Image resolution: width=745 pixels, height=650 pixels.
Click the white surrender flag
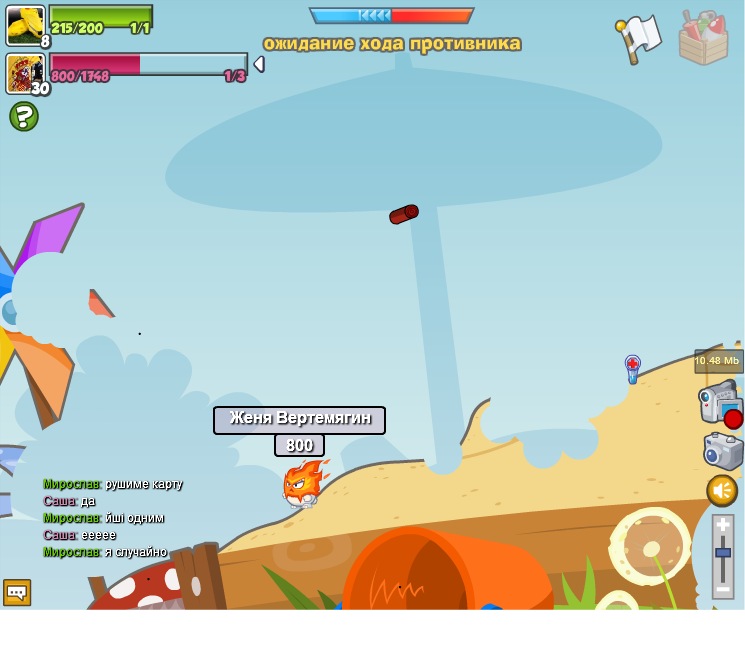(x=640, y=38)
